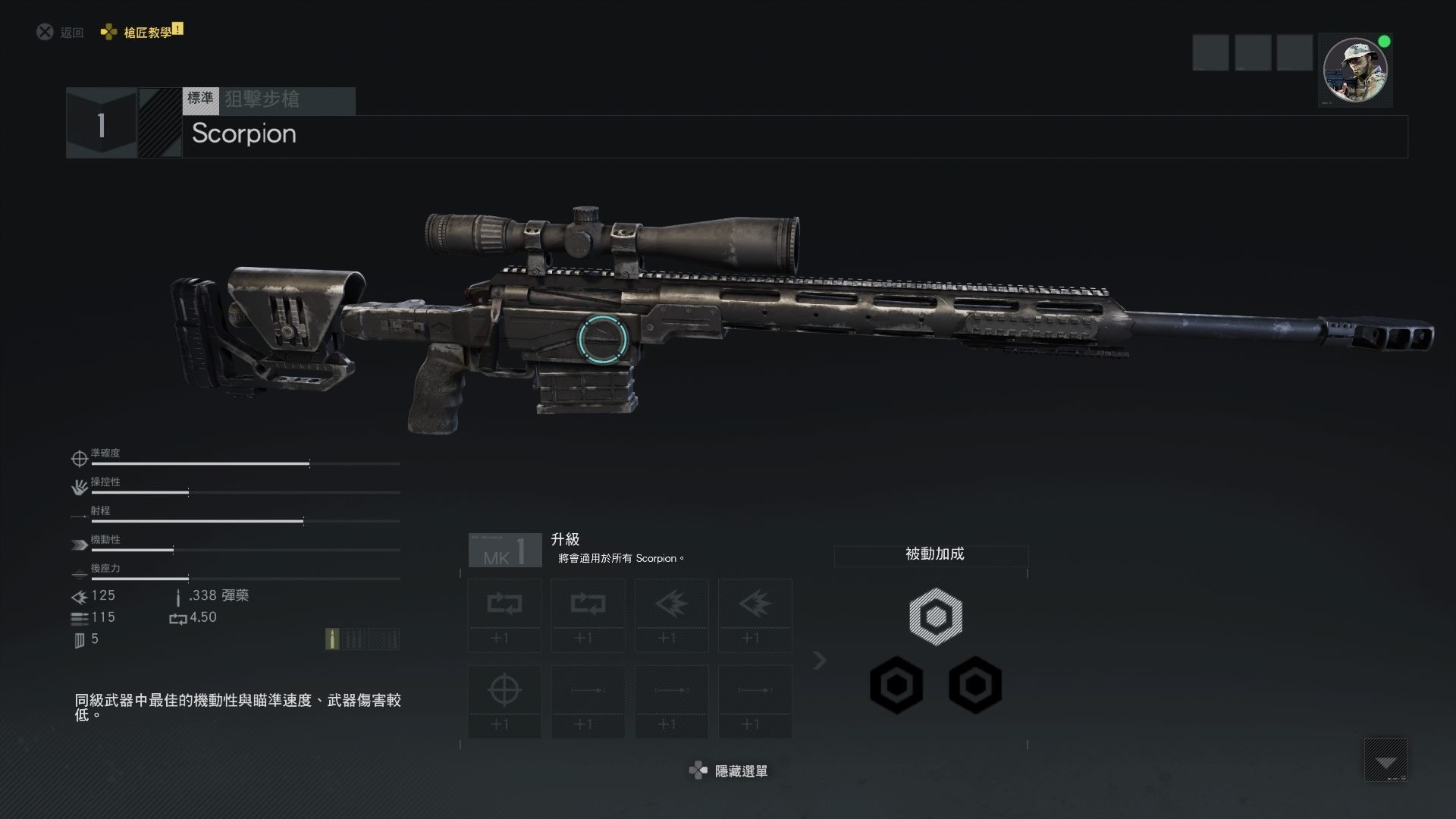
Task: Open the 槍匠教學 gunsmith tutorial
Action: pos(143,32)
